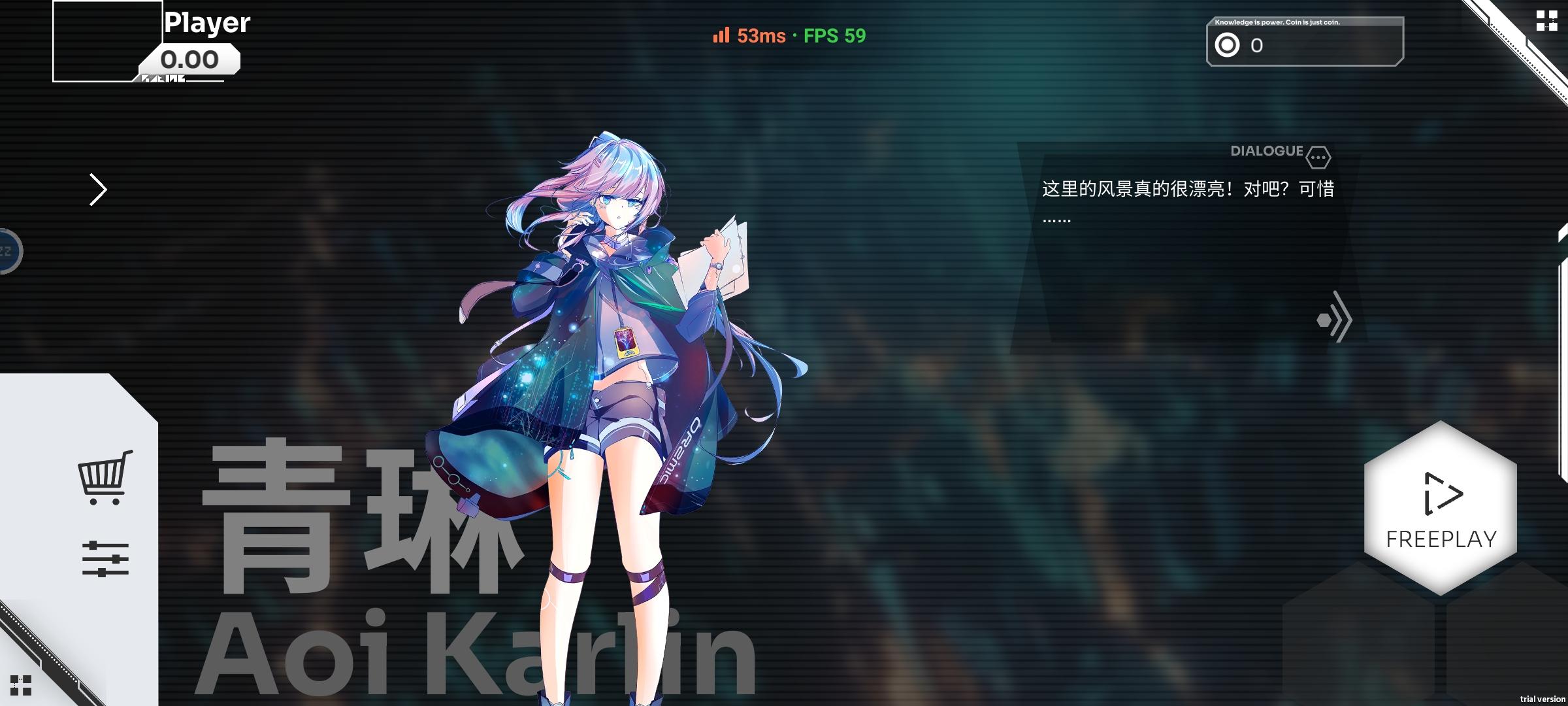
Task: Click the 0.00 rating badge
Action: [x=190, y=59]
